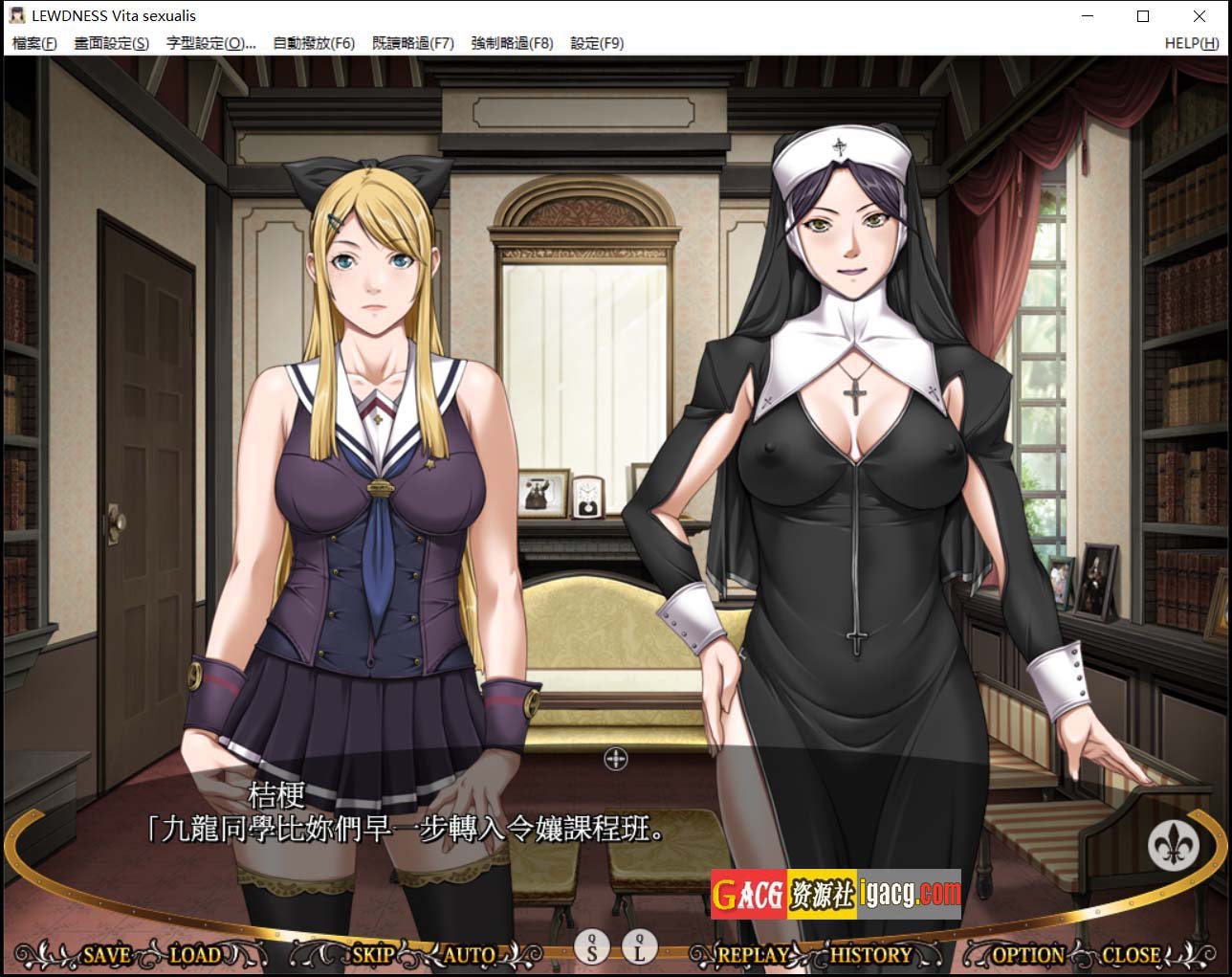The height and width of the screenshot is (977, 1232).
Task: Activate the SKIP button
Action: point(373,954)
